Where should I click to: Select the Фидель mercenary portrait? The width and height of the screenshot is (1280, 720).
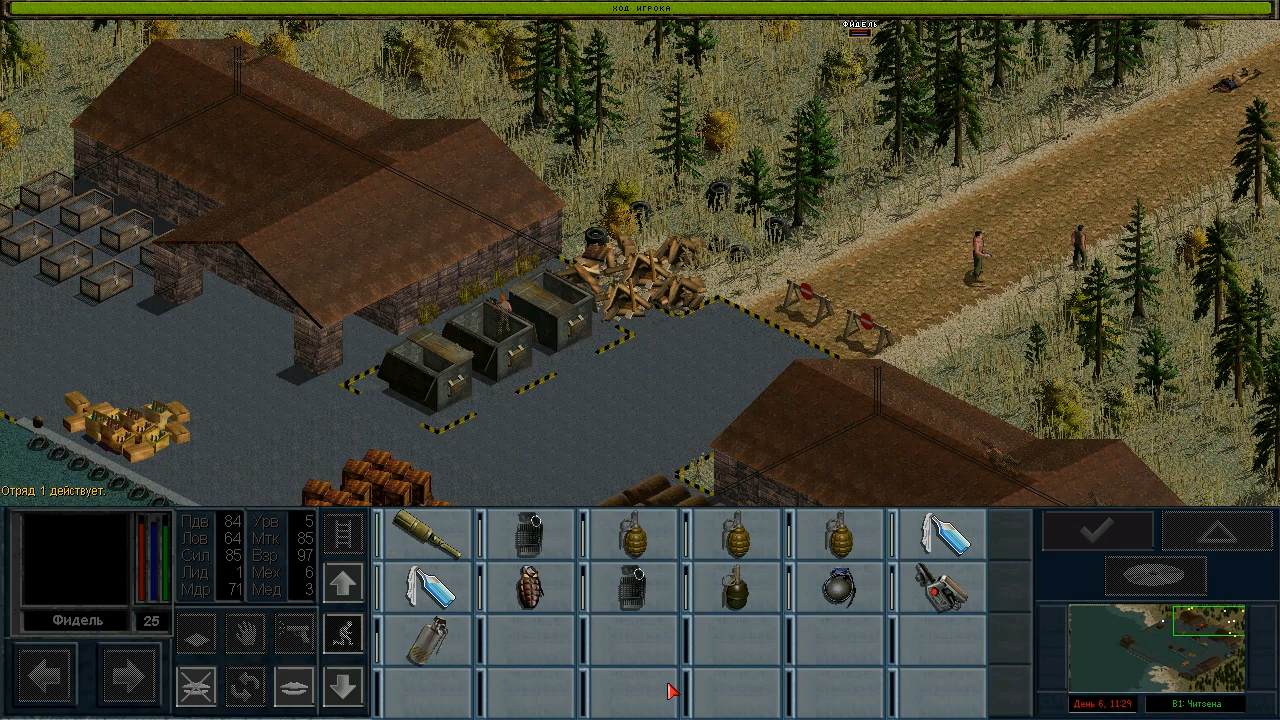coord(75,560)
